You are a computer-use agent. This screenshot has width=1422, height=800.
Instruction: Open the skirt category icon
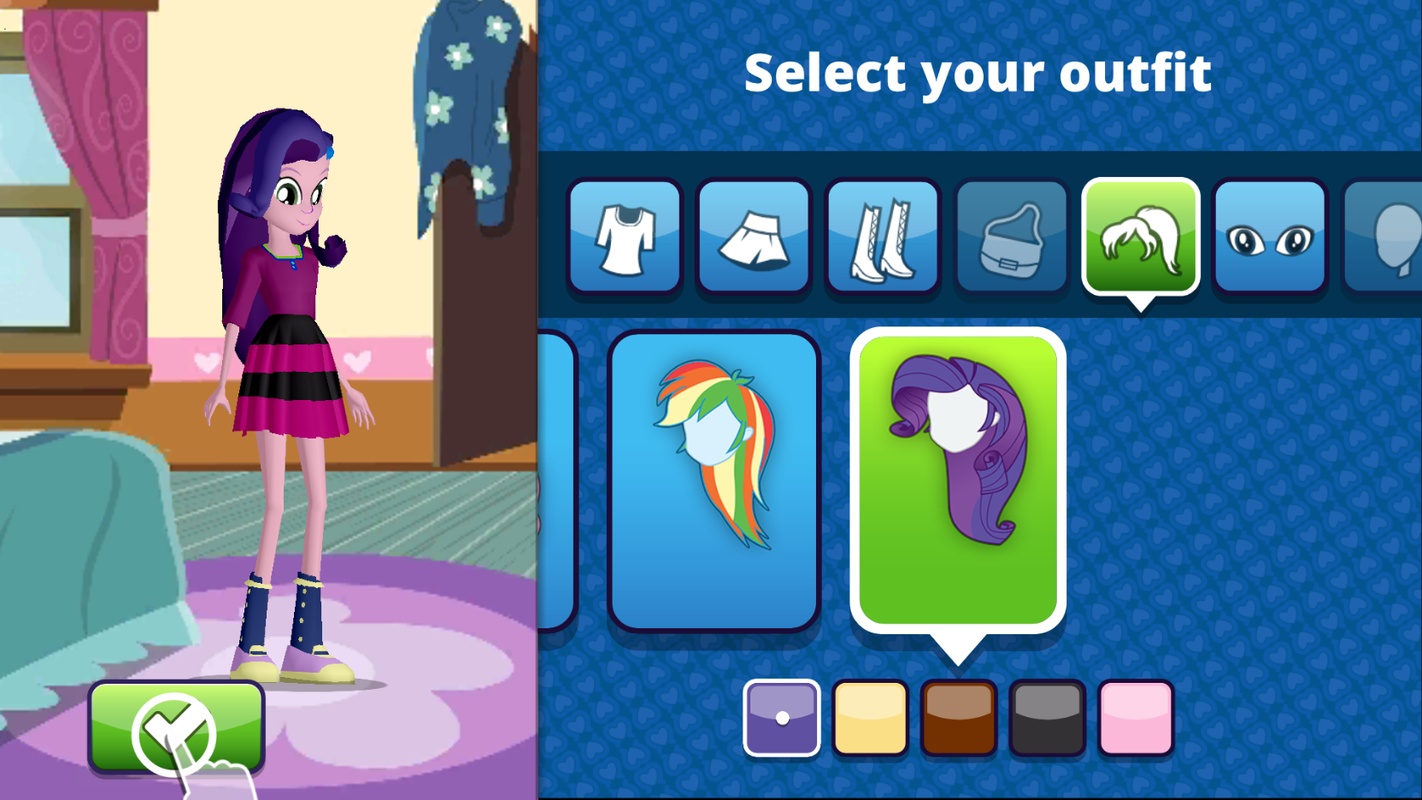pos(753,236)
